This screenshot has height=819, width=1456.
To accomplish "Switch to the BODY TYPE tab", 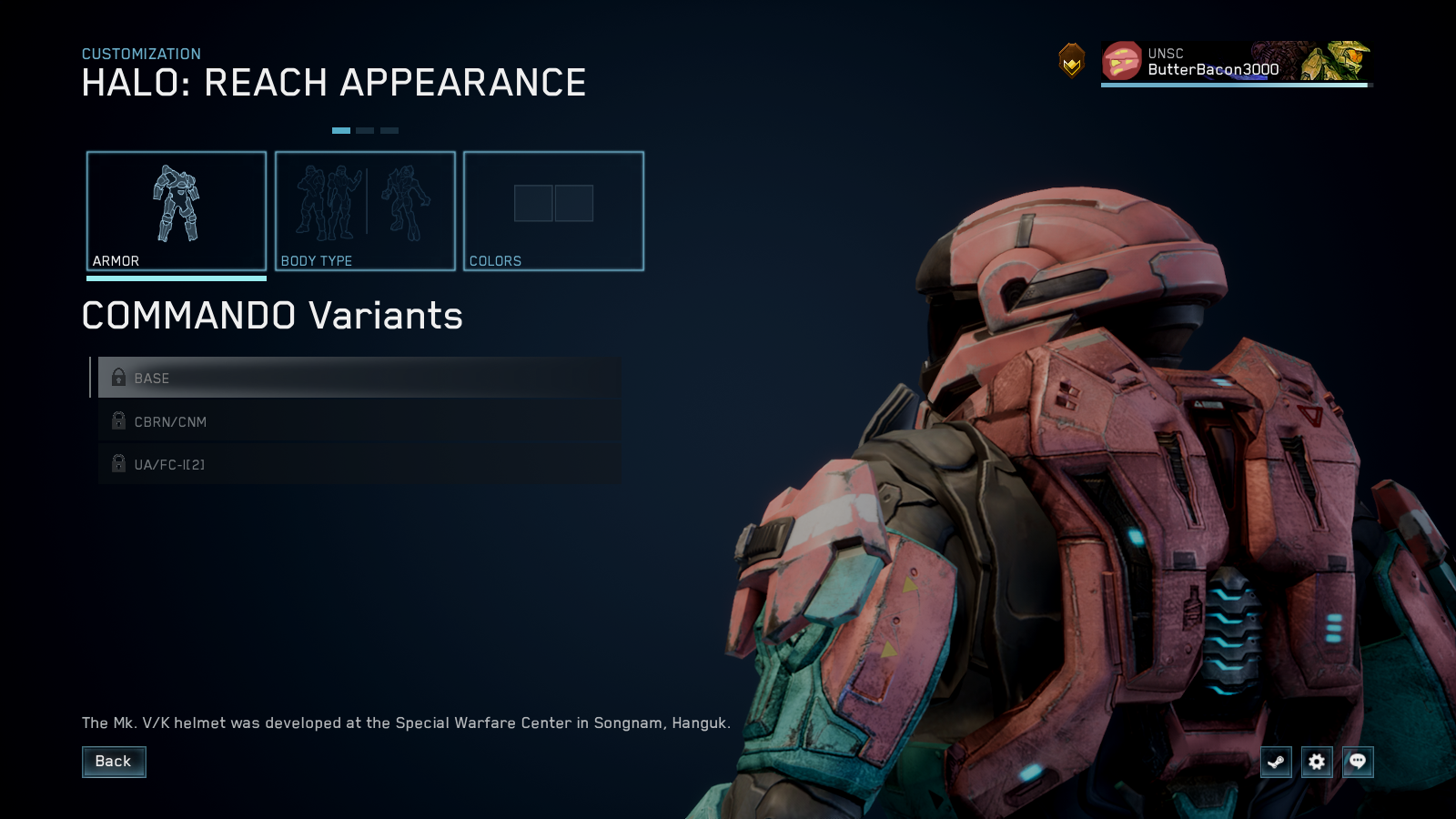I will tap(365, 210).
